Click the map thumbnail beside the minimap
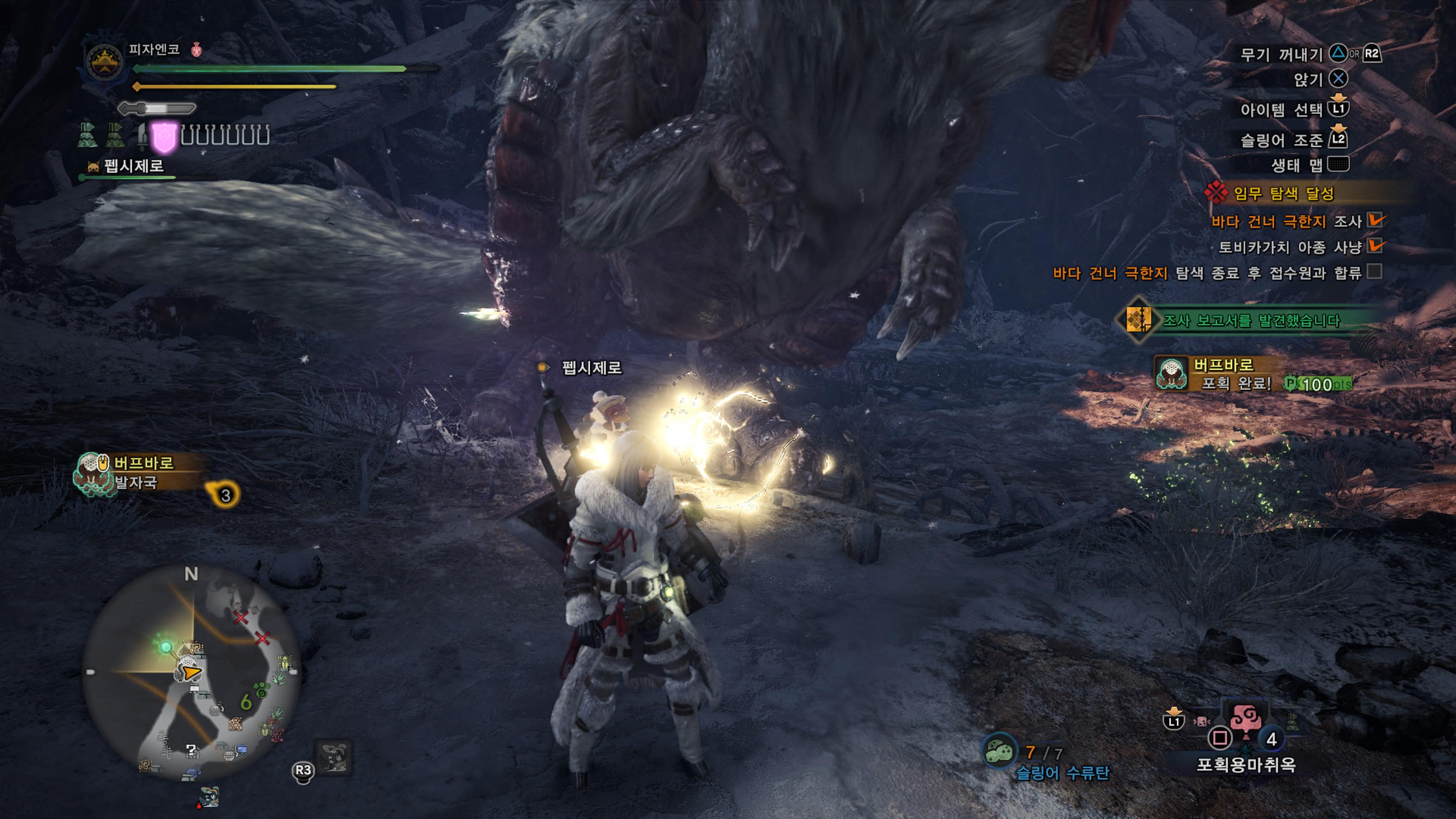 (334, 758)
